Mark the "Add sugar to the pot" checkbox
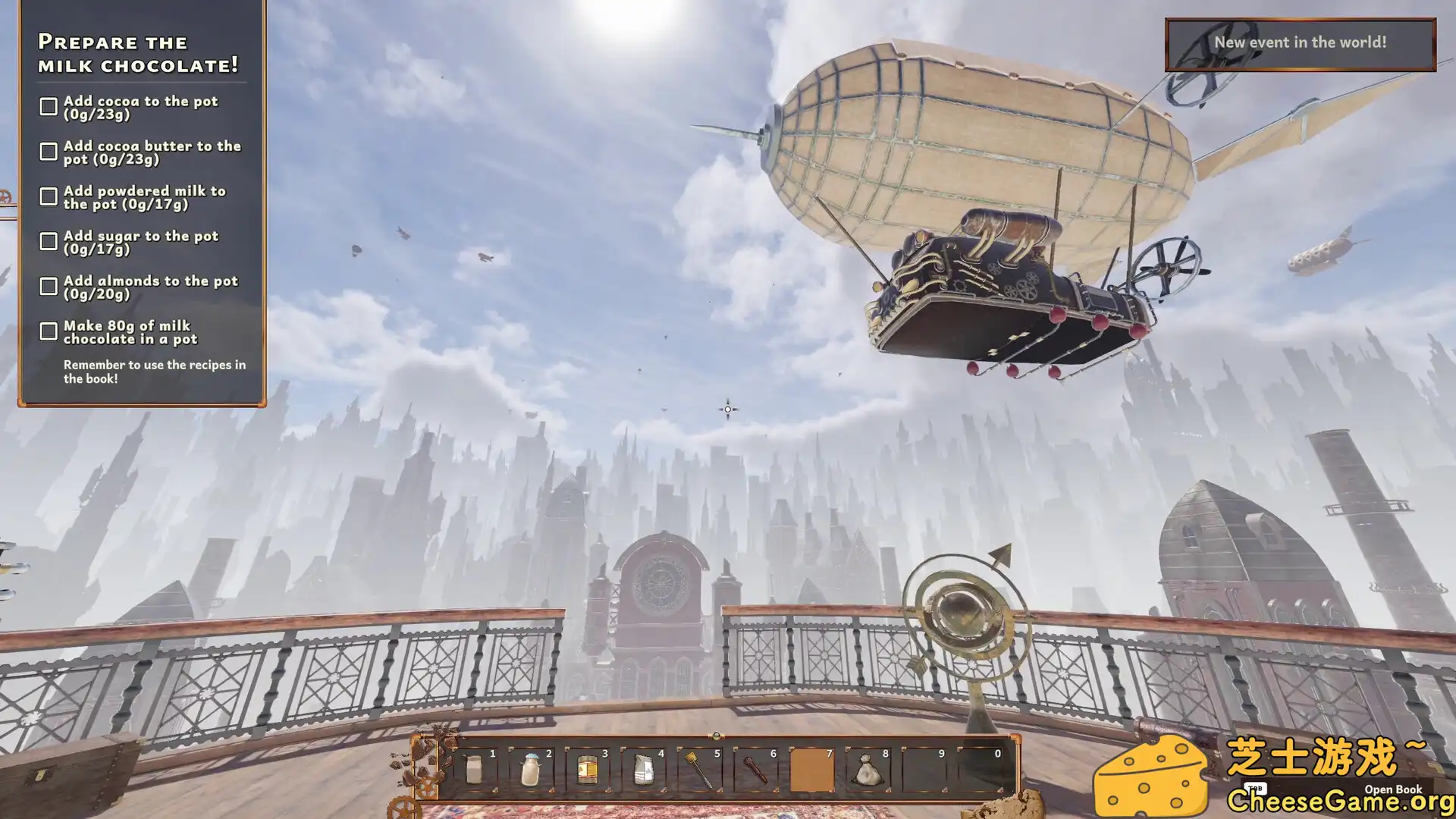This screenshot has height=819, width=1456. 49,241
